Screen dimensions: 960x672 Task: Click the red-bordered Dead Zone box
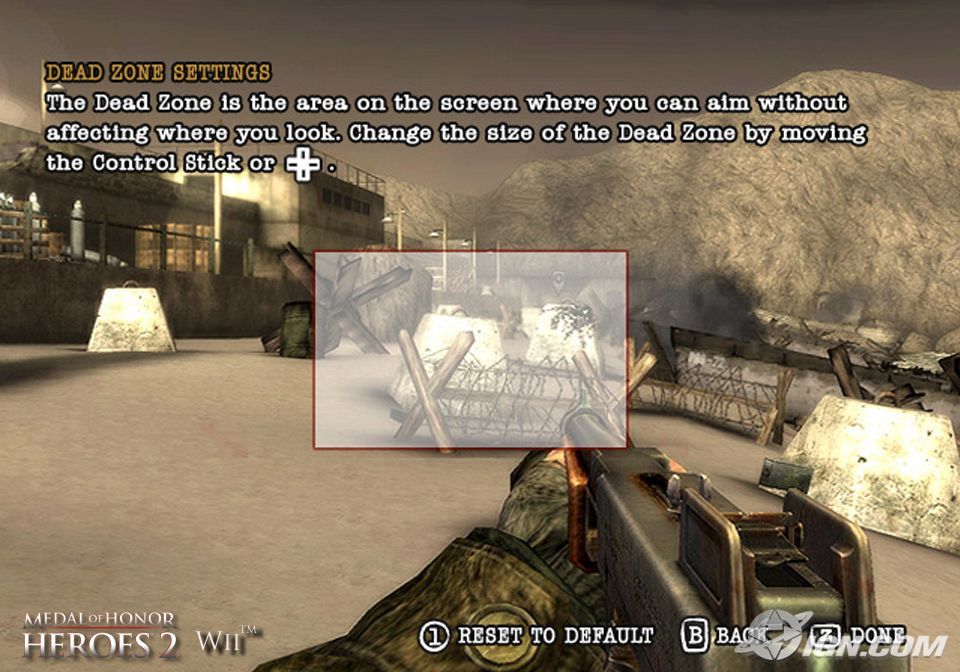(x=470, y=349)
